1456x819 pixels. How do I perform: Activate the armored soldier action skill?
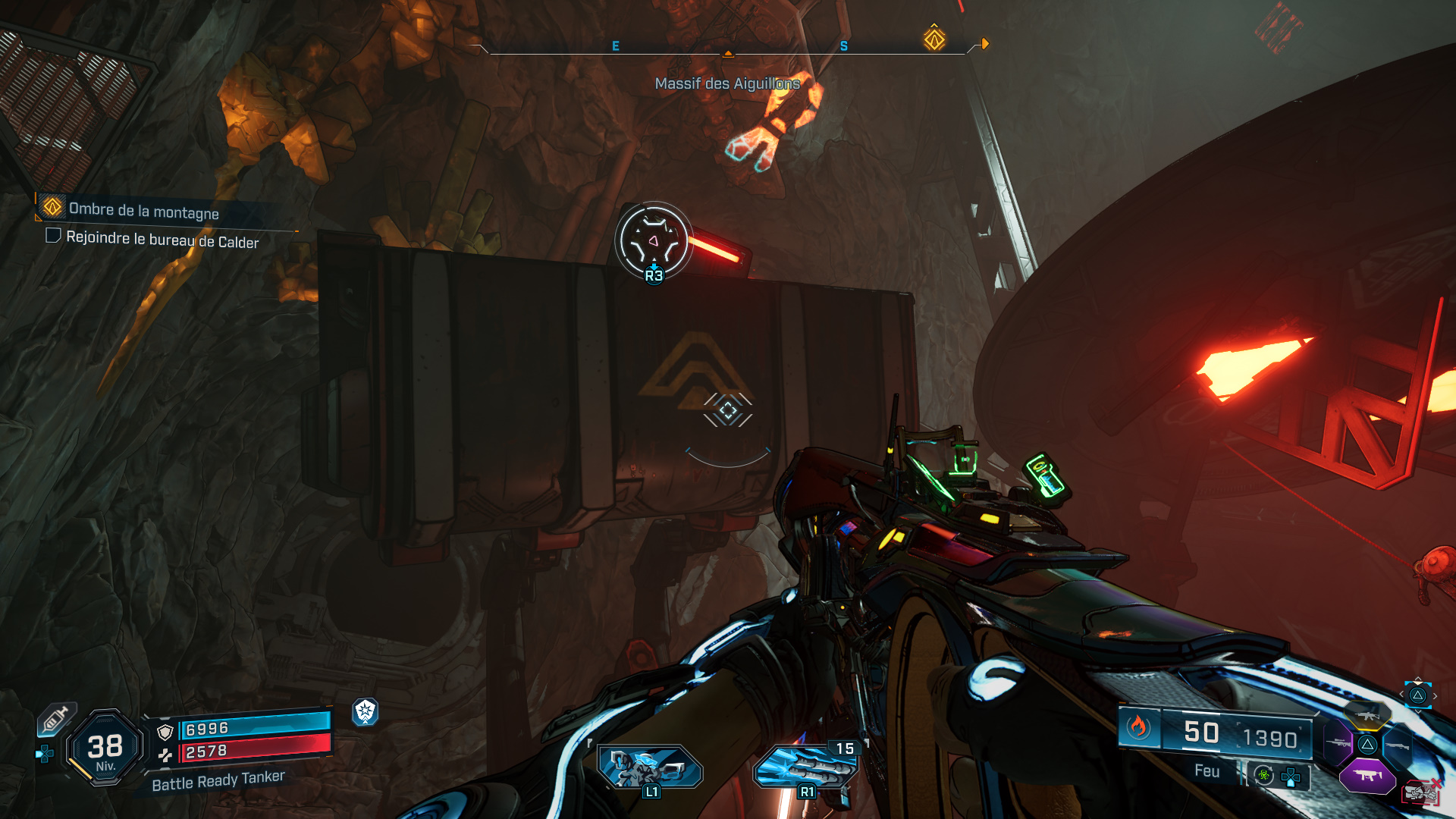(x=650, y=767)
